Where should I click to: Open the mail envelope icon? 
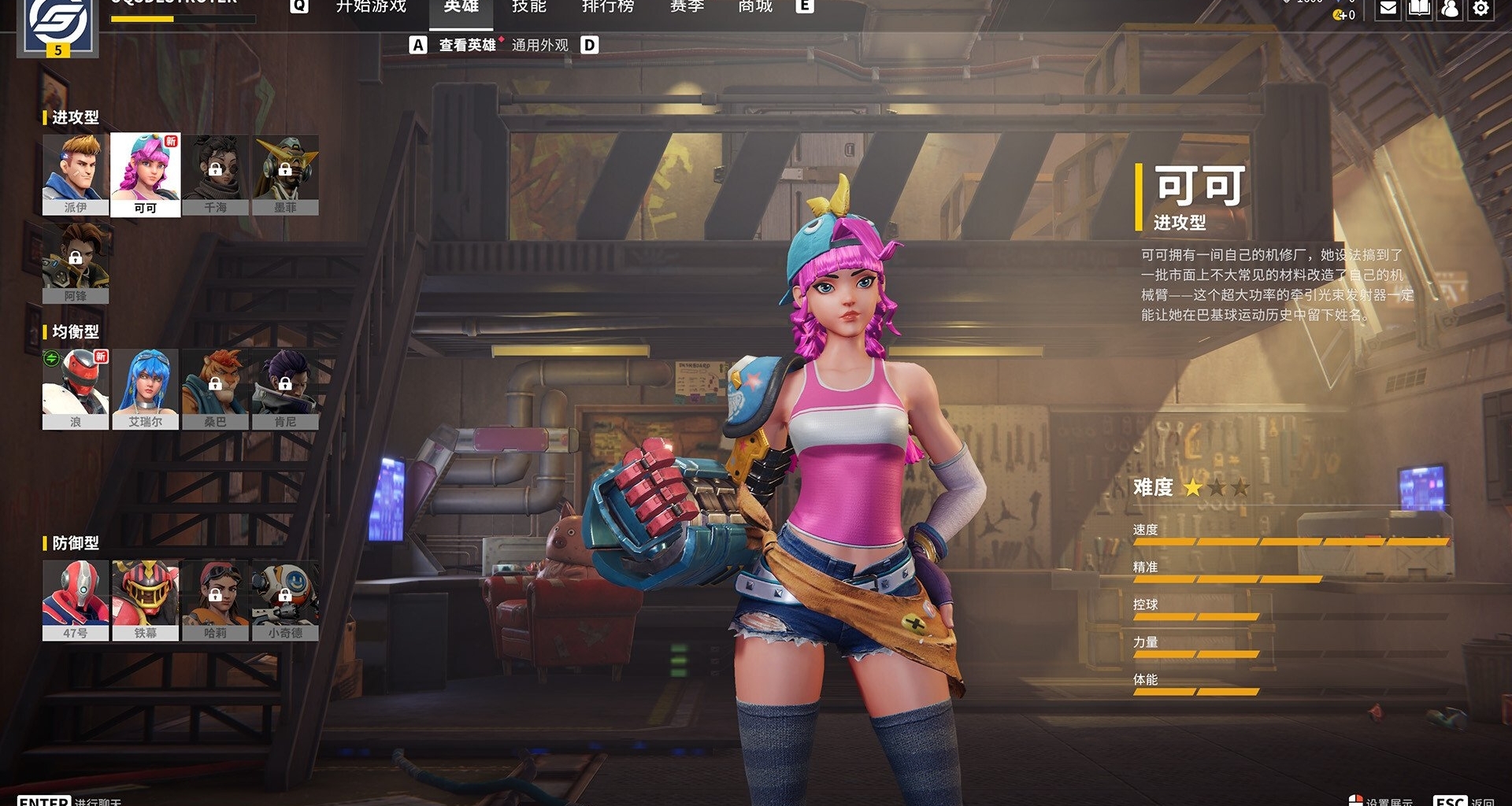point(1388,9)
